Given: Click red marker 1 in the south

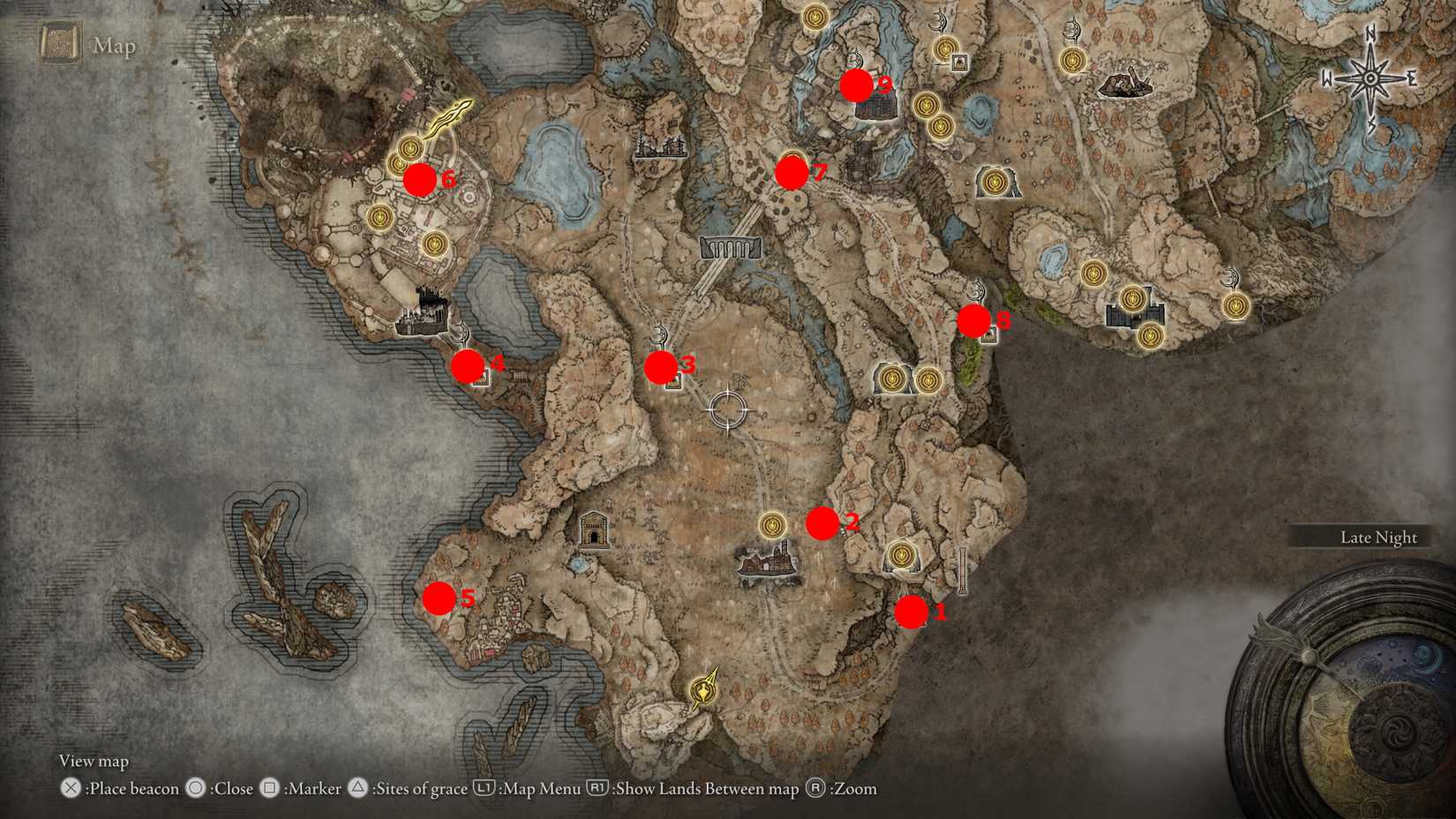Looking at the screenshot, I should click(912, 612).
